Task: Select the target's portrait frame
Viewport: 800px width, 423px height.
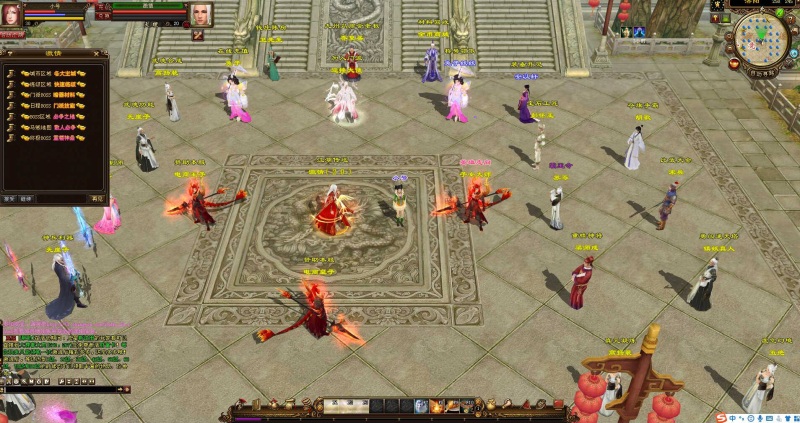Action: tap(201, 15)
